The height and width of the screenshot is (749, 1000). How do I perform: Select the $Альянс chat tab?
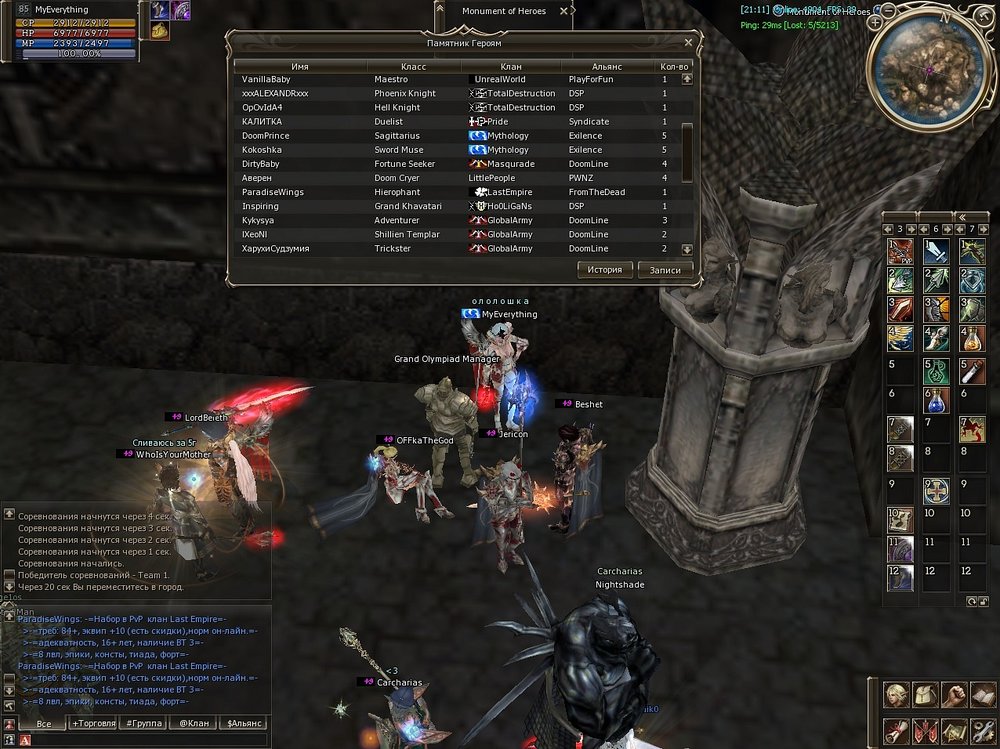coord(243,723)
